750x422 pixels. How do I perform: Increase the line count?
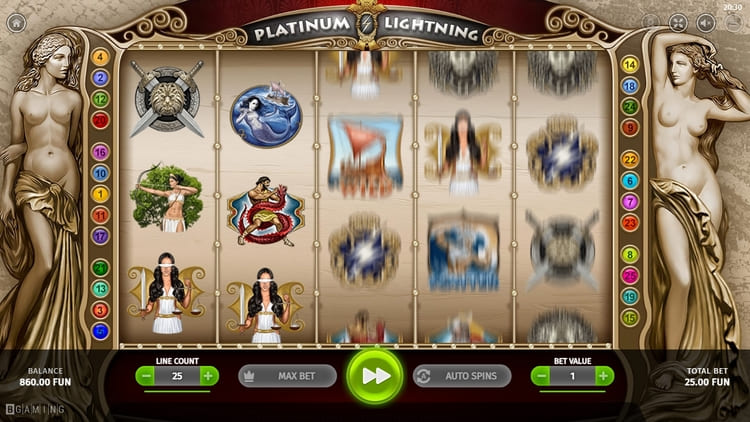208,376
